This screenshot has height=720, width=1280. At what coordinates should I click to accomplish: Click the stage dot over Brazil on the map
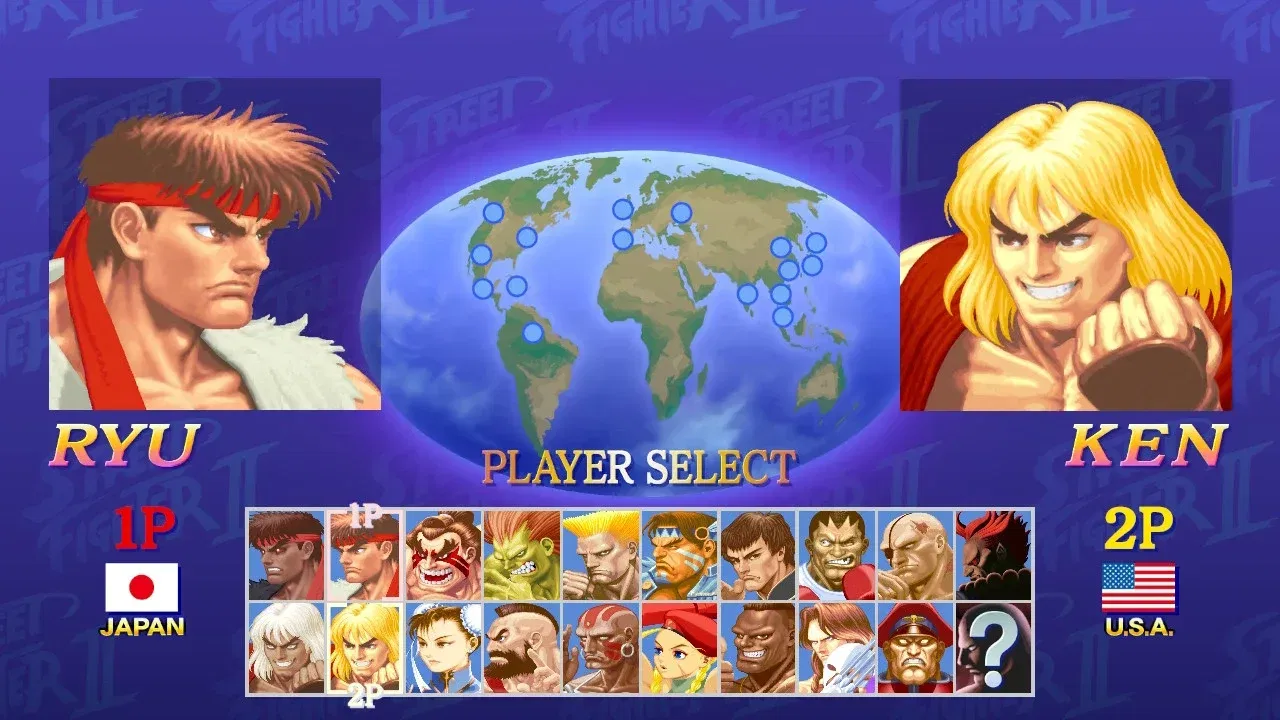[534, 330]
